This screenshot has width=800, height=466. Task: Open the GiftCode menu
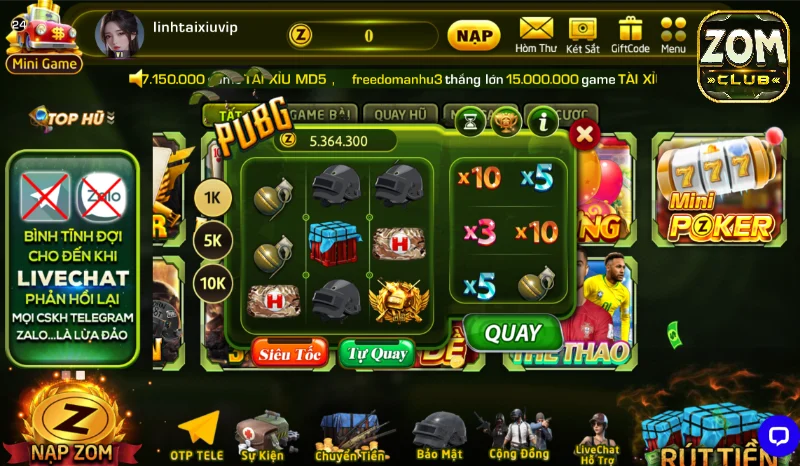point(630,35)
